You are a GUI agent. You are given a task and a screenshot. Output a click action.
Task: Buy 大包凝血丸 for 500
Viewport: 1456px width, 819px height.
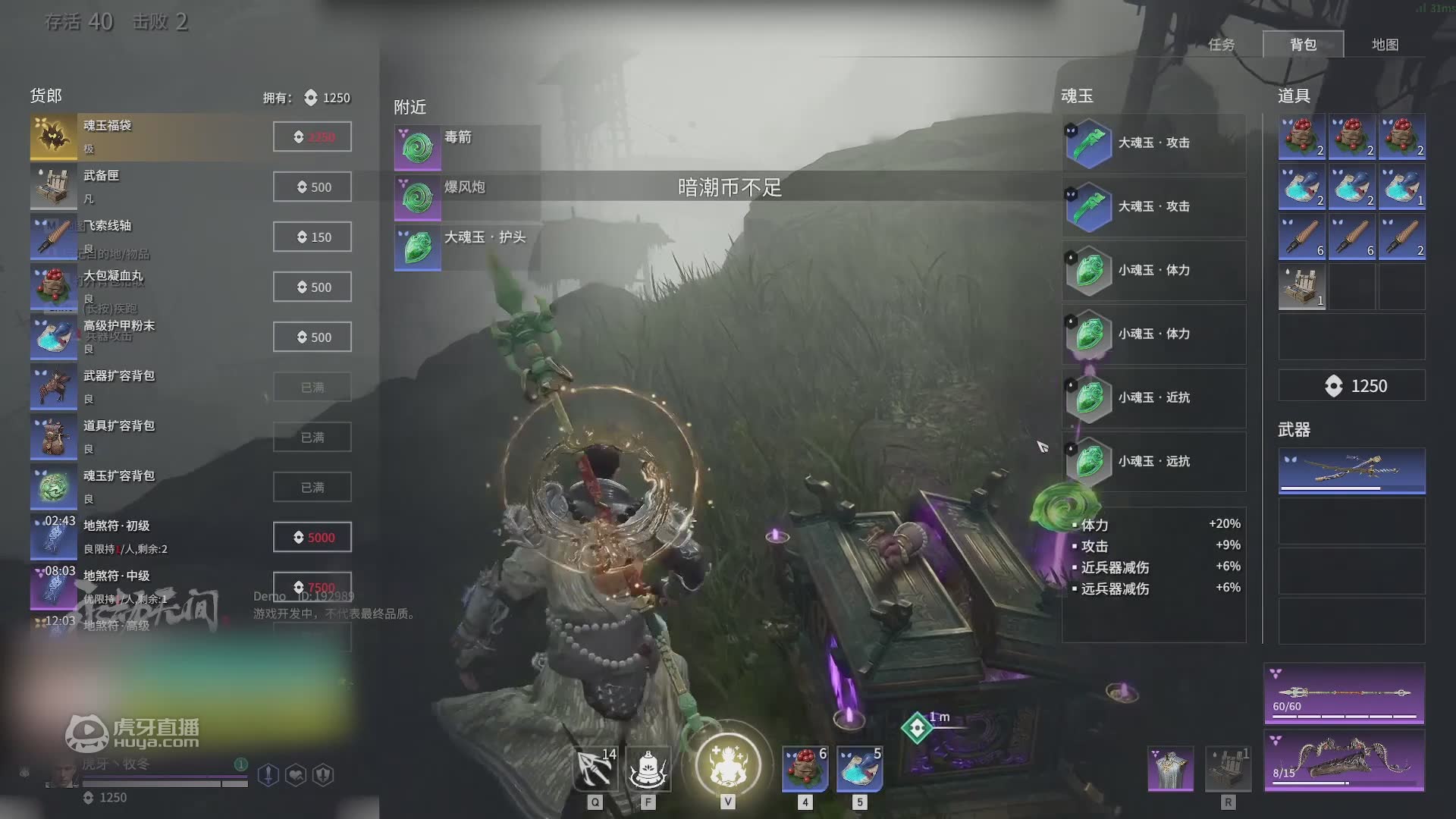(x=312, y=287)
